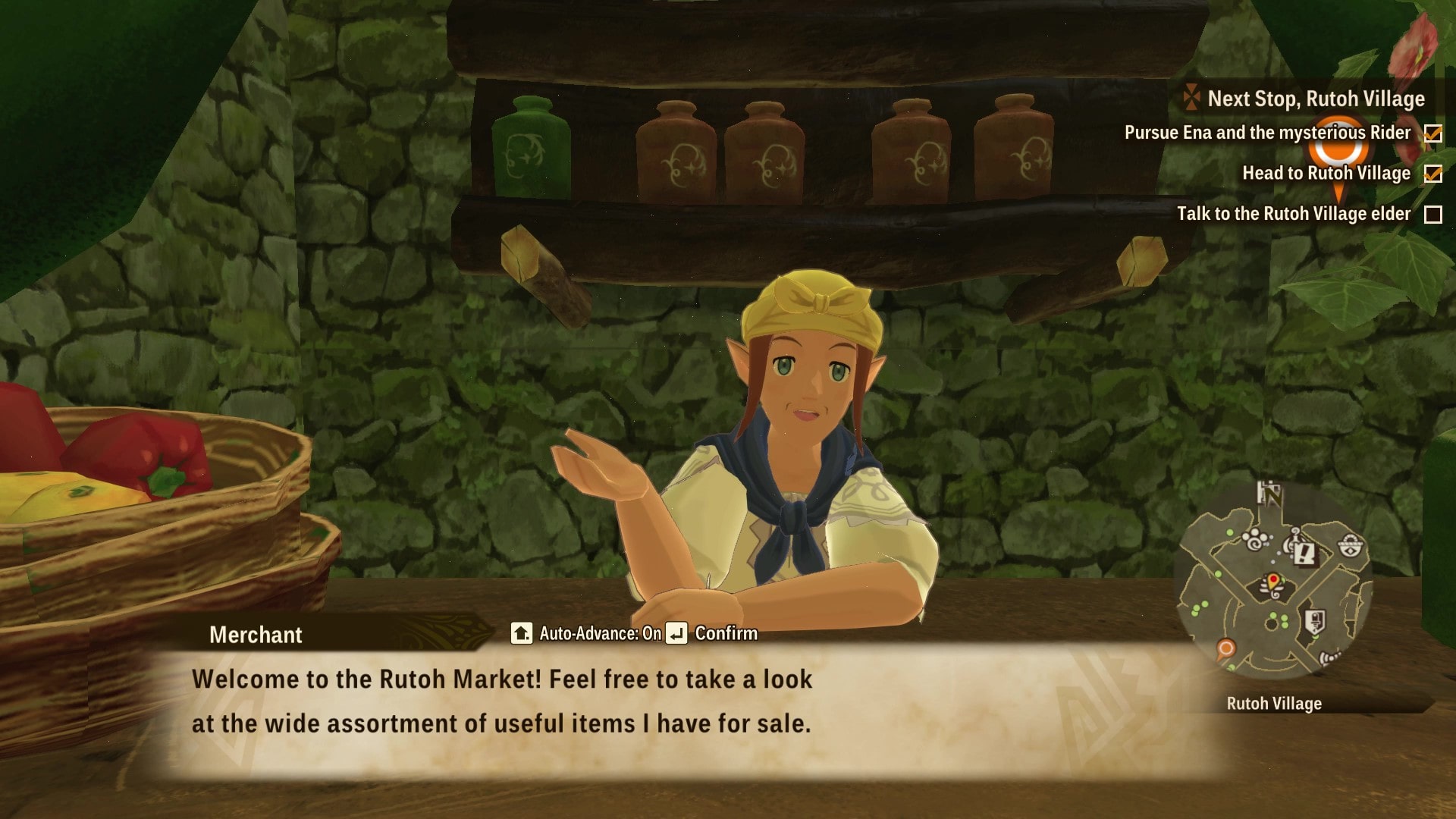Uncheck 'Pursue Ena and the mysterious Rider'
Screen dimensions: 1456x819
[x=1433, y=132]
